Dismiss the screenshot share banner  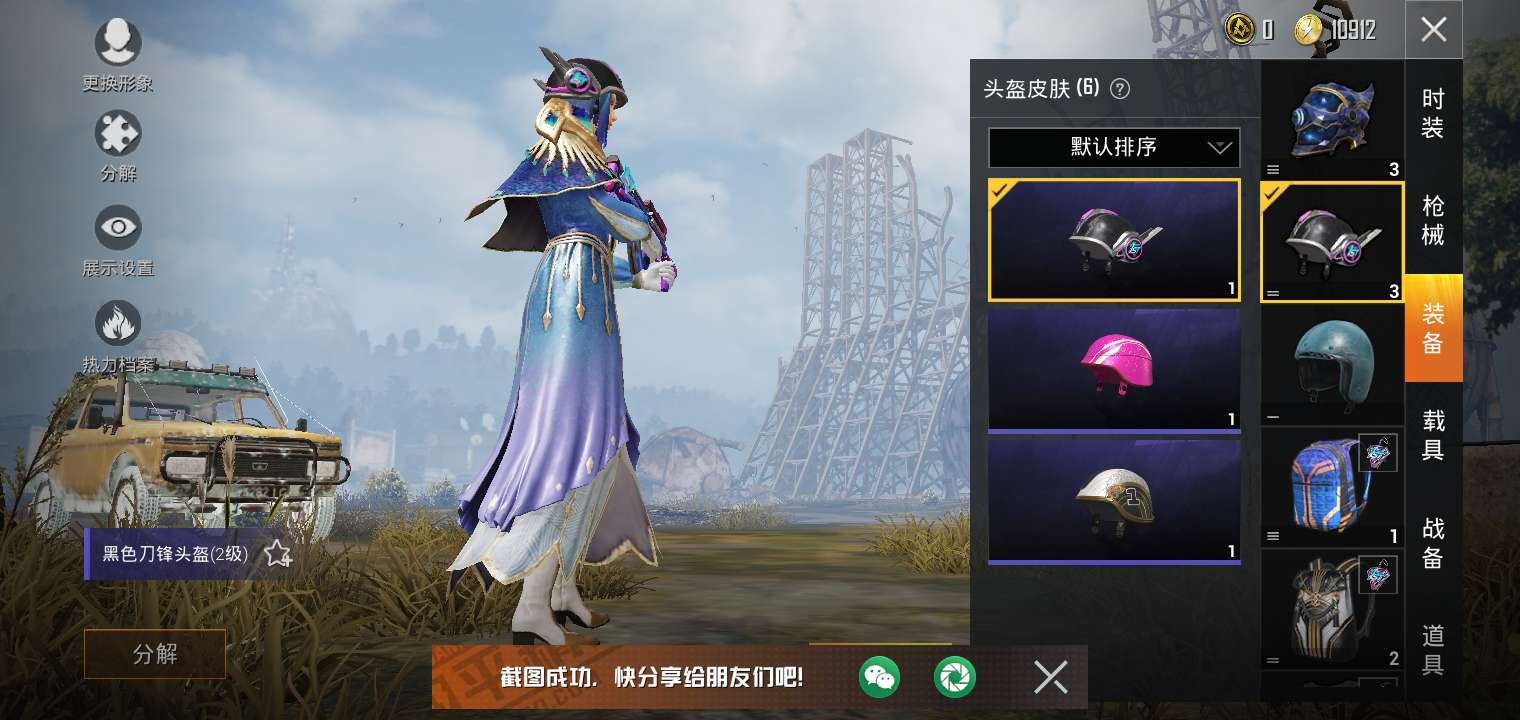[1050, 678]
